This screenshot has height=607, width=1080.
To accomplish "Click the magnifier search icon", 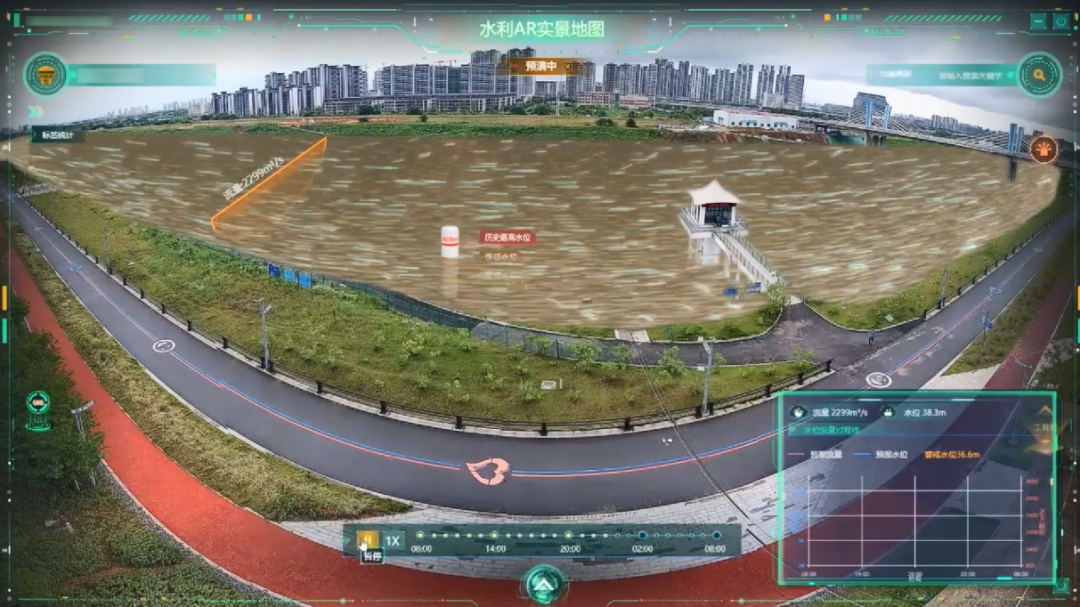I will coord(1040,74).
